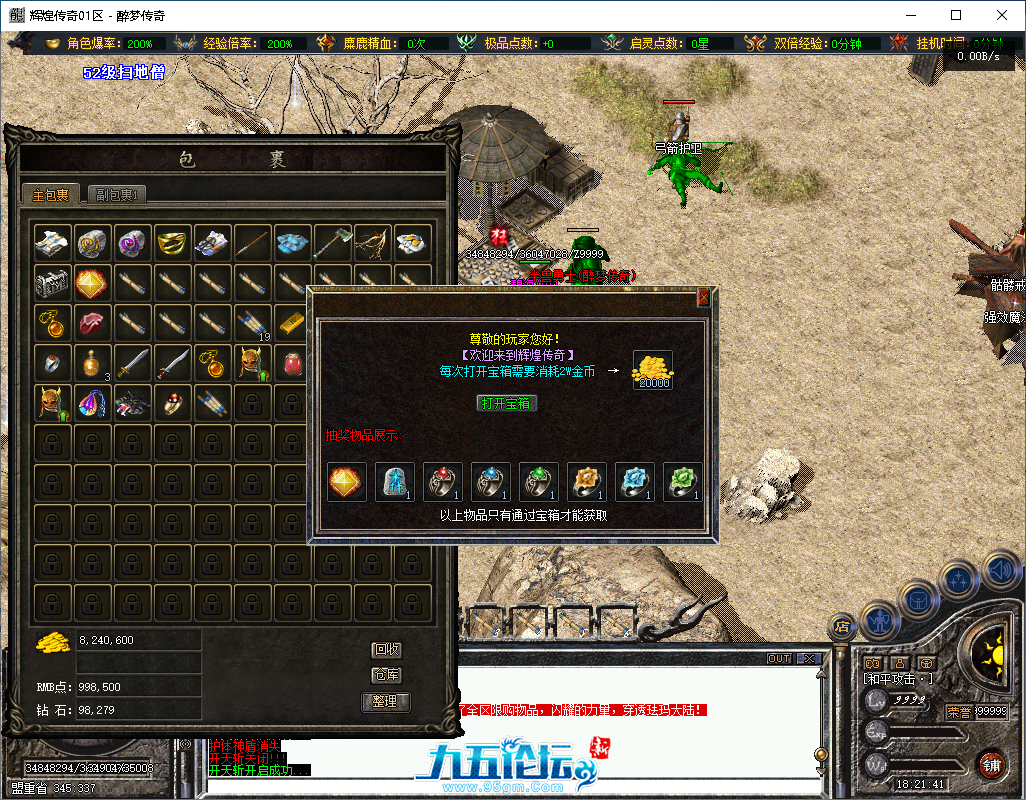Open the skills sparkle round icon
The height and width of the screenshot is (800, 1026).
959,579
